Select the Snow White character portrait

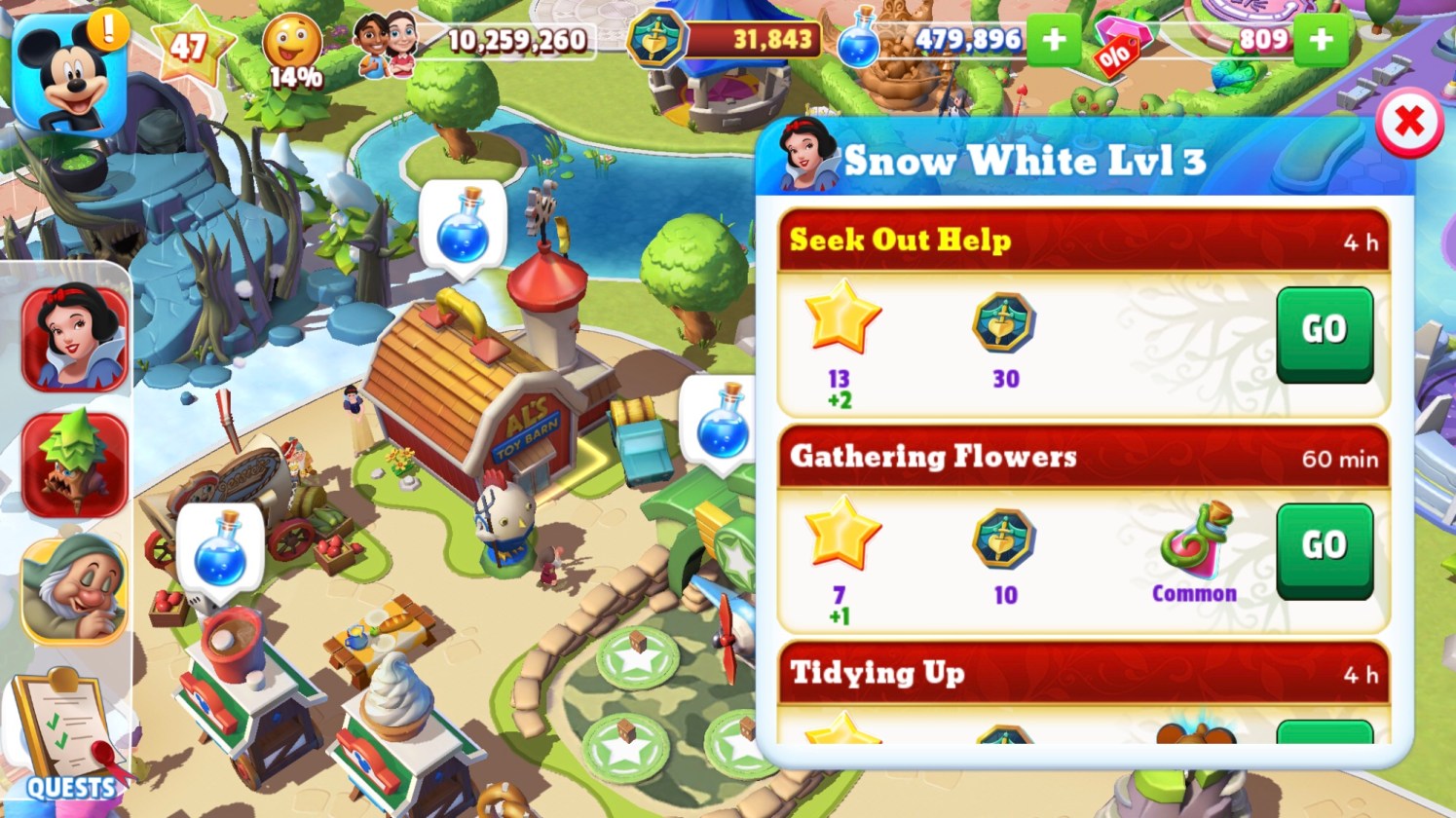[x=75, y=337]
